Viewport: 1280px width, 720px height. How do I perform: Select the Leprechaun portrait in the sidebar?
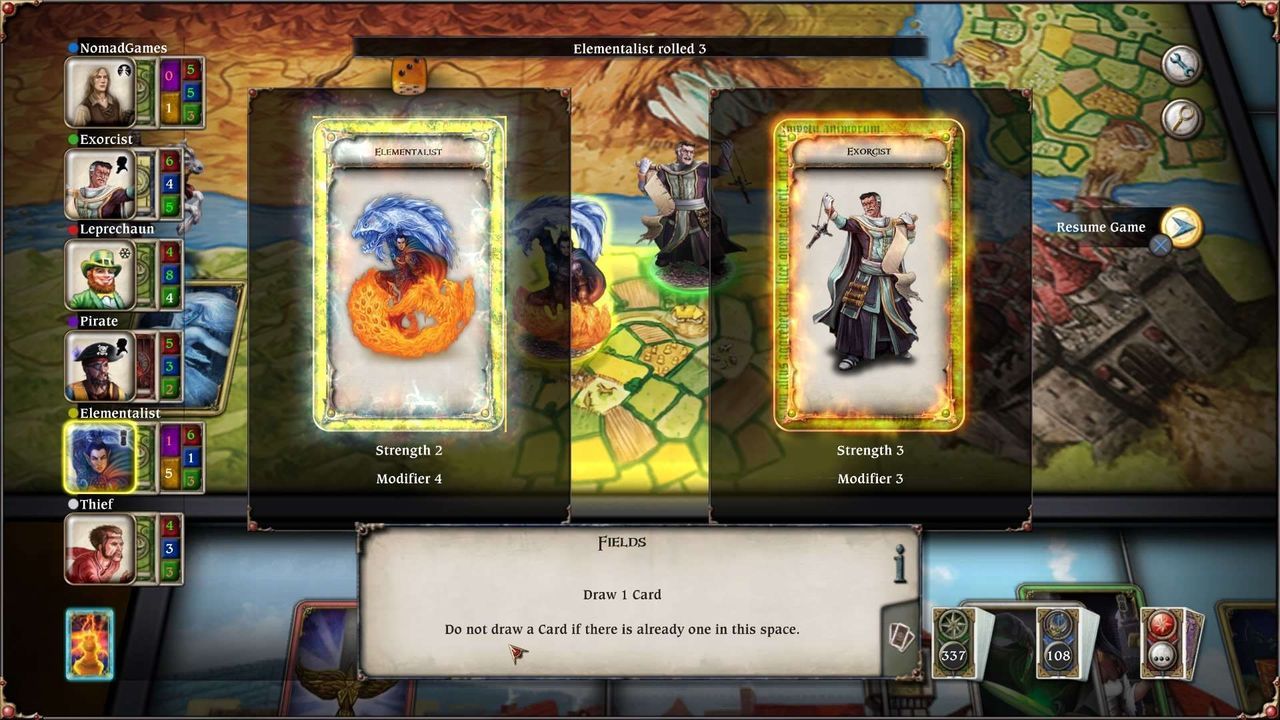pyautogui.click(x=100, y=275)
